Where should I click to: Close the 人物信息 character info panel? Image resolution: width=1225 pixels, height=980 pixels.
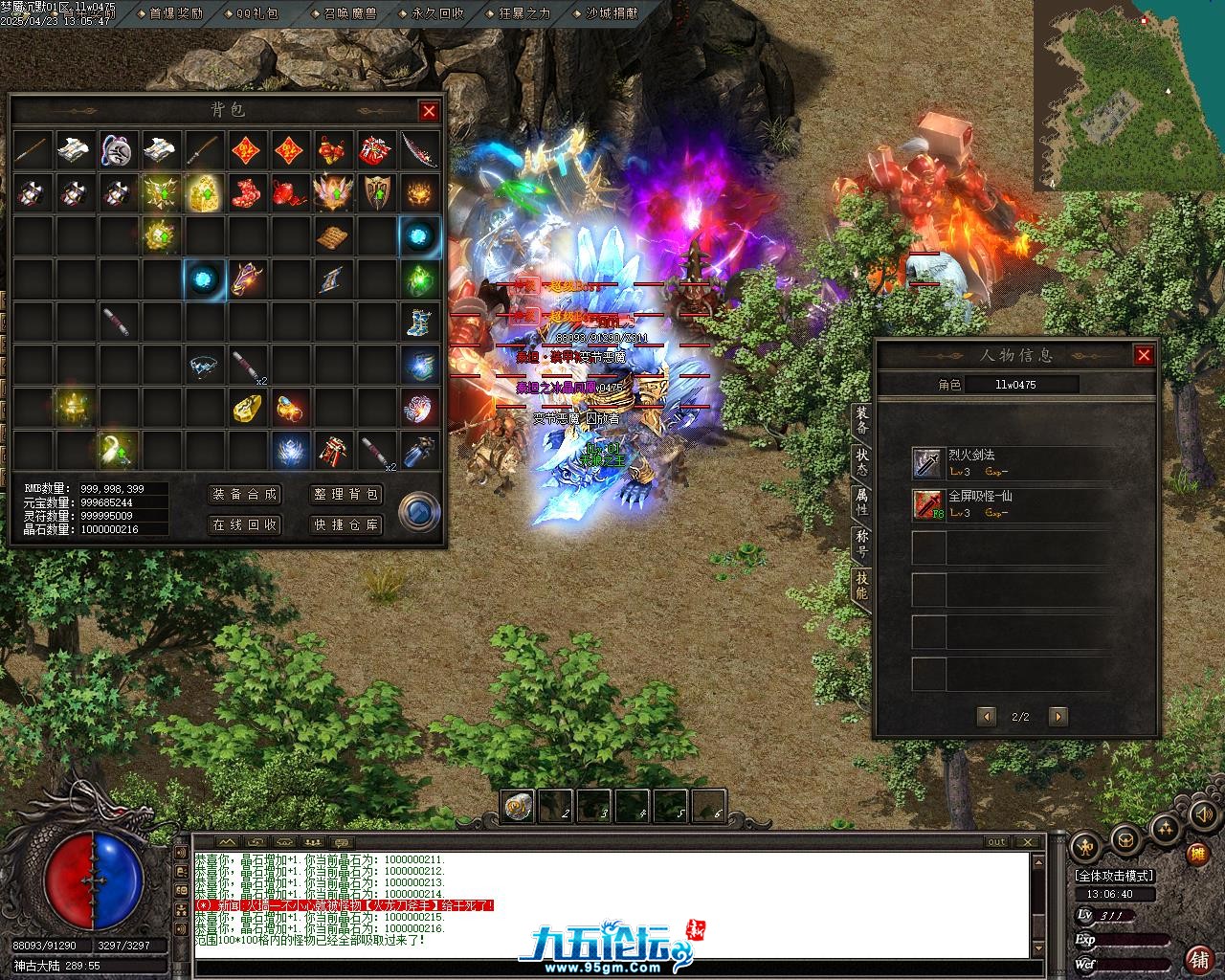click(x=1144, y=355)
